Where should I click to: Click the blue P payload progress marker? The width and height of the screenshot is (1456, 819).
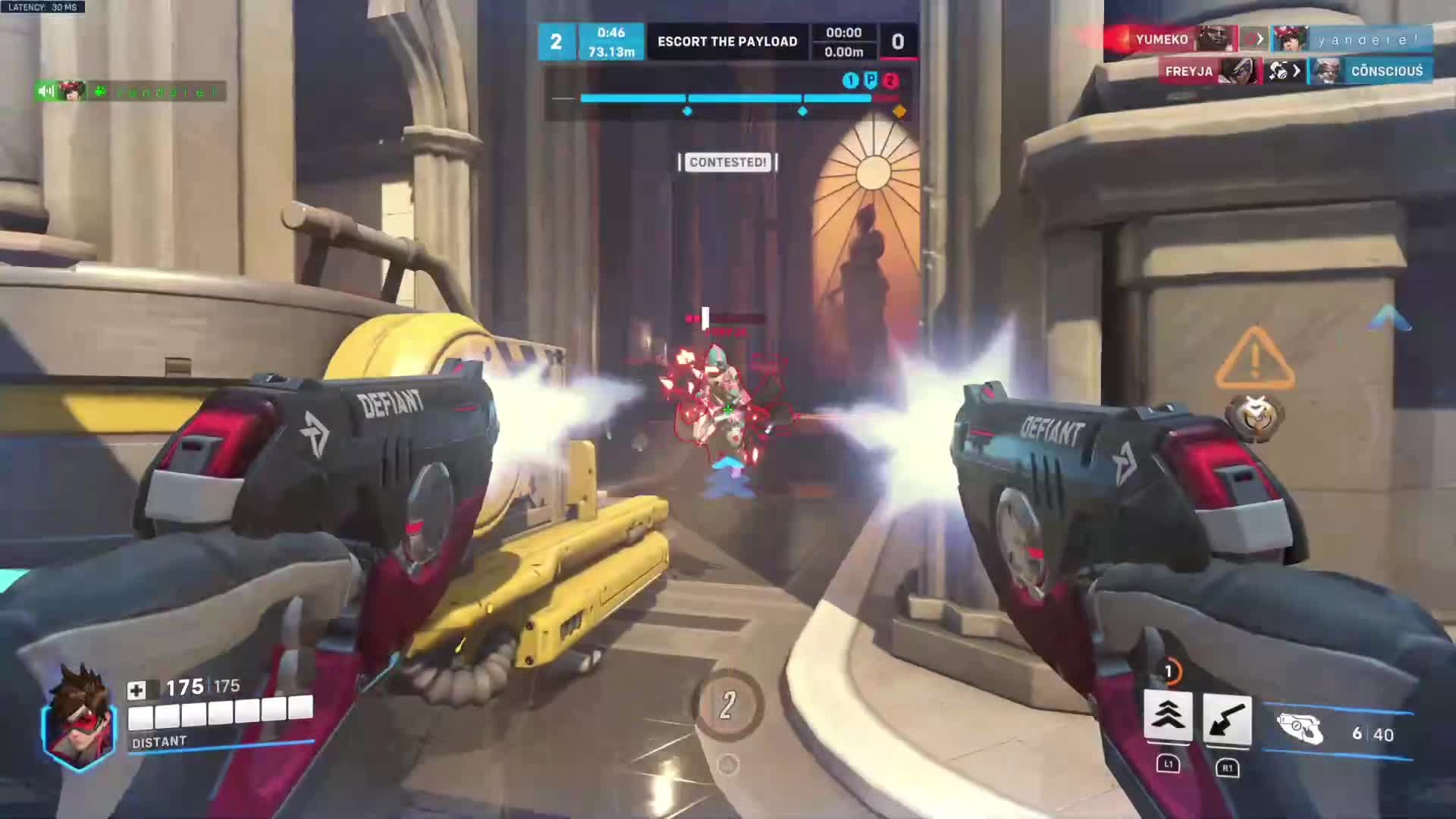[871, 80]
